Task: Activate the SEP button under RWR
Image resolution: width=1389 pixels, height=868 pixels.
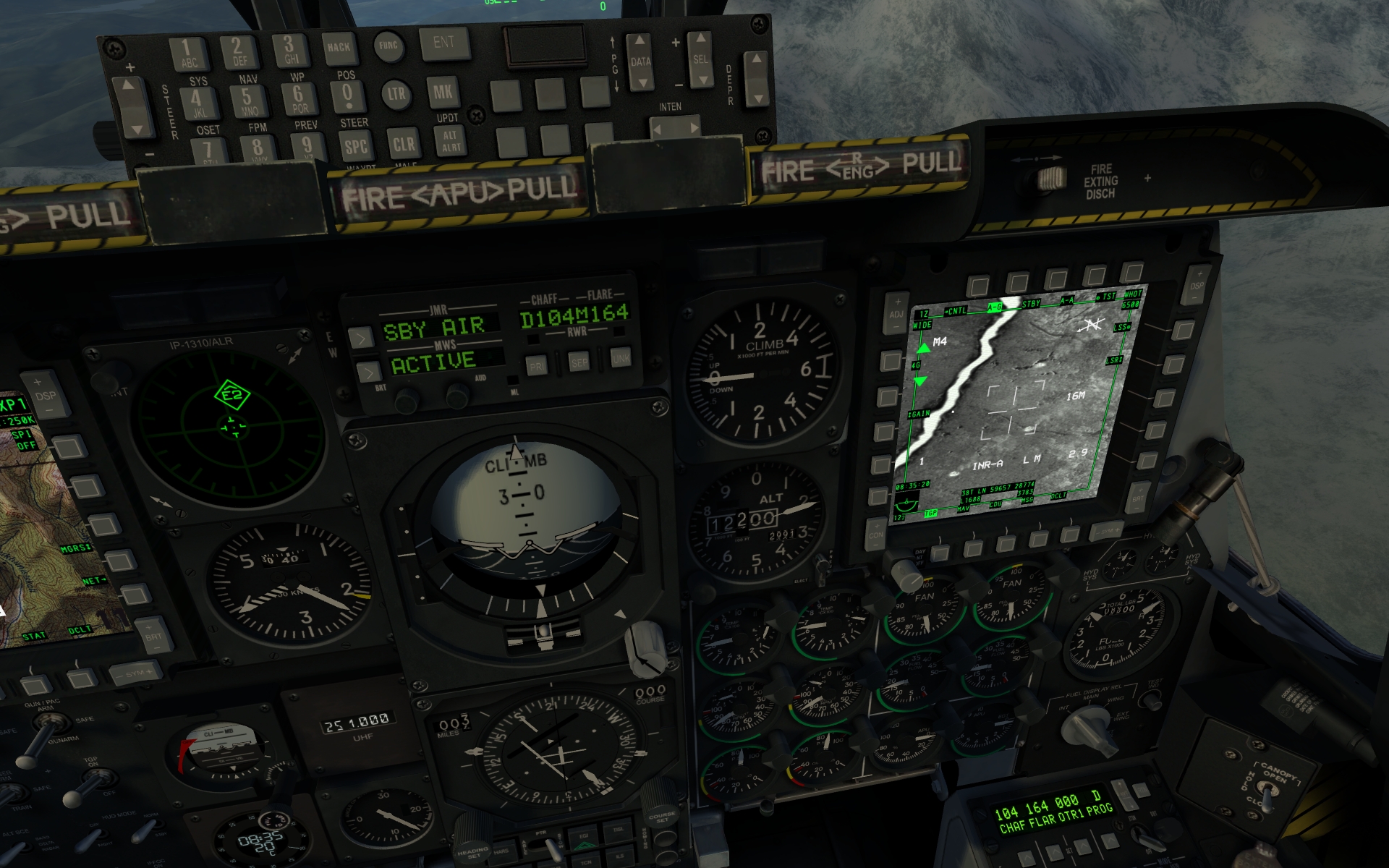Action: click(x=579, y=363)
